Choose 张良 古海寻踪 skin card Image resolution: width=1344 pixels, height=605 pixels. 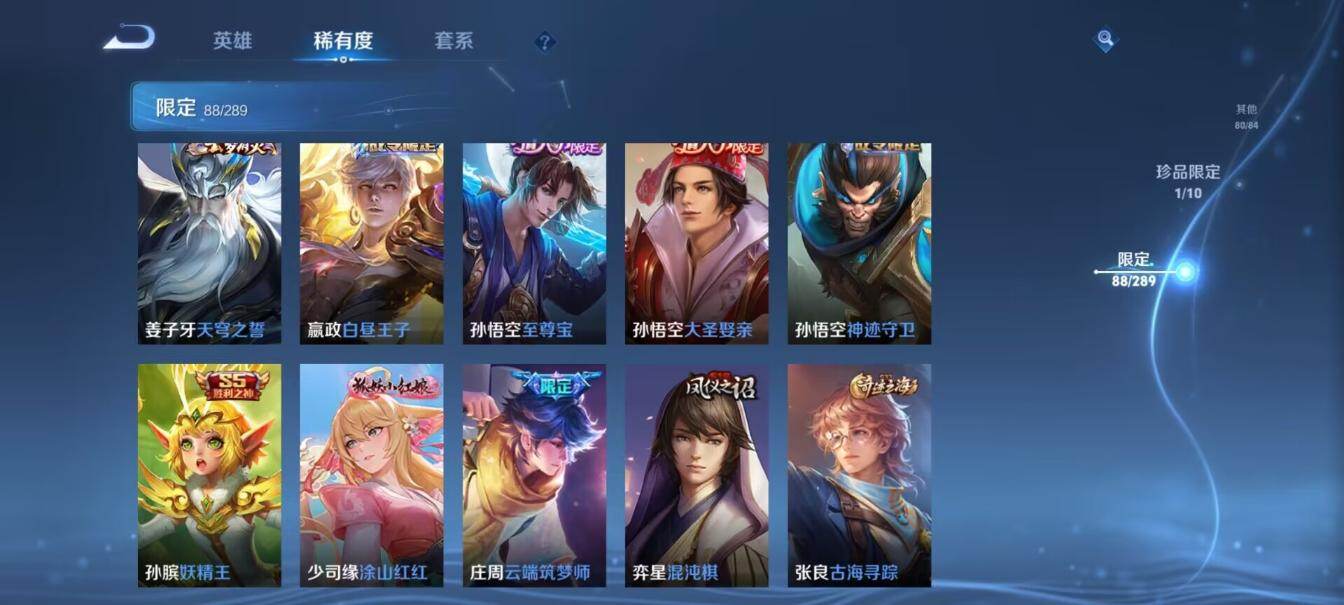point(859,475)
